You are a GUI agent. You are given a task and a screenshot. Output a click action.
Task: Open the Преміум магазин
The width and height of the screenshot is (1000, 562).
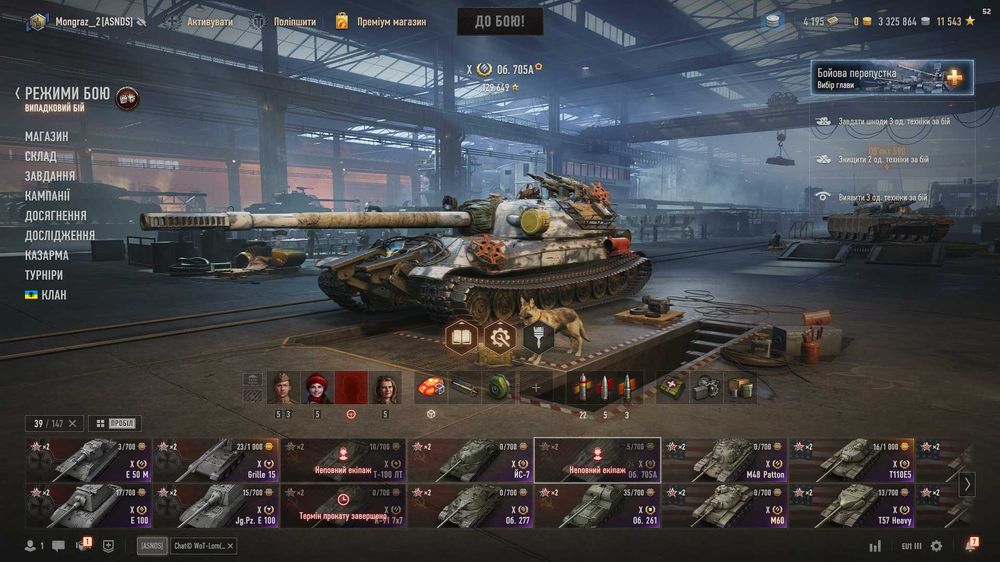(381, 21)
